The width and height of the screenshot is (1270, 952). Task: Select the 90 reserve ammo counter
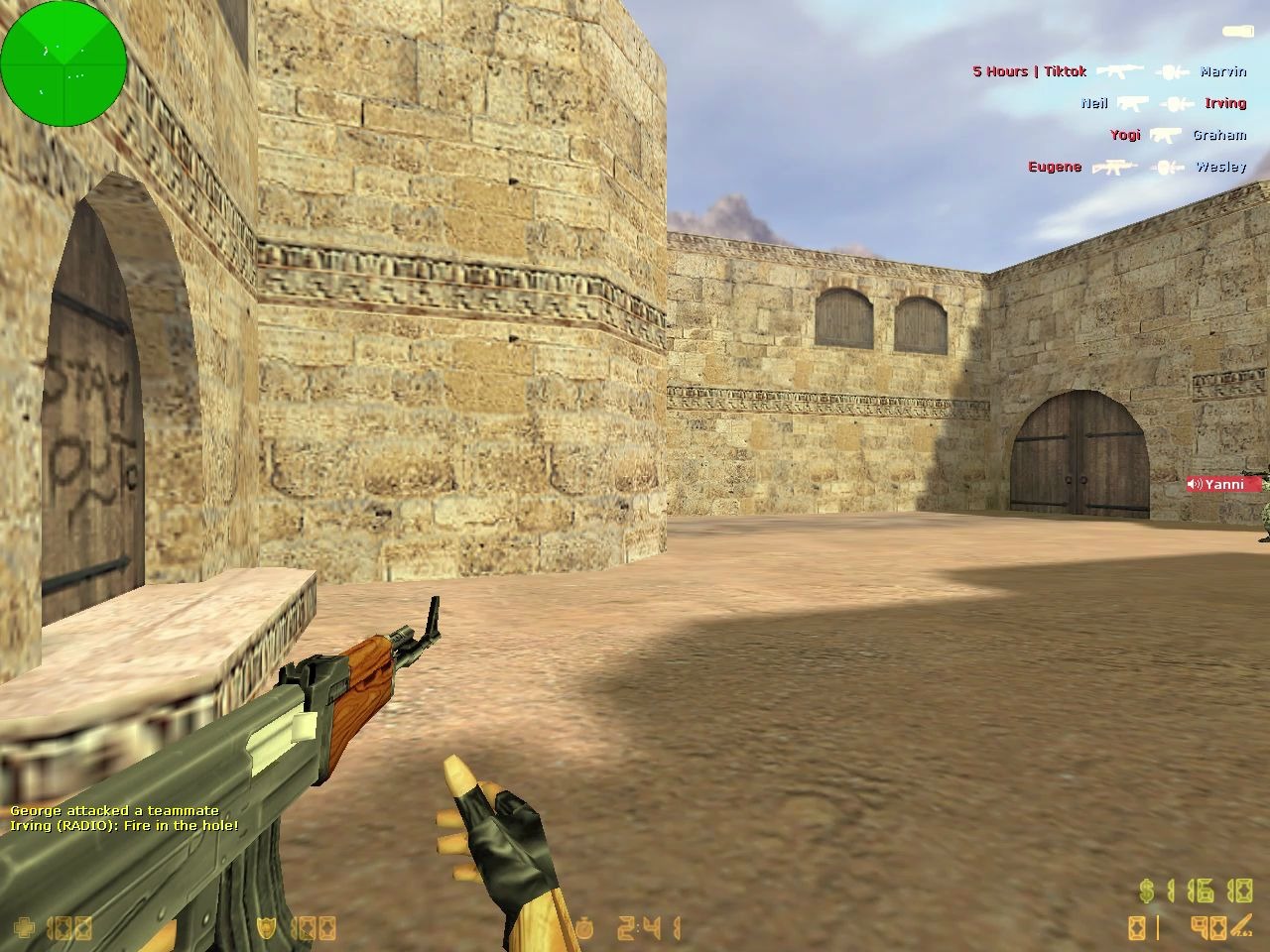[1207, 927]
